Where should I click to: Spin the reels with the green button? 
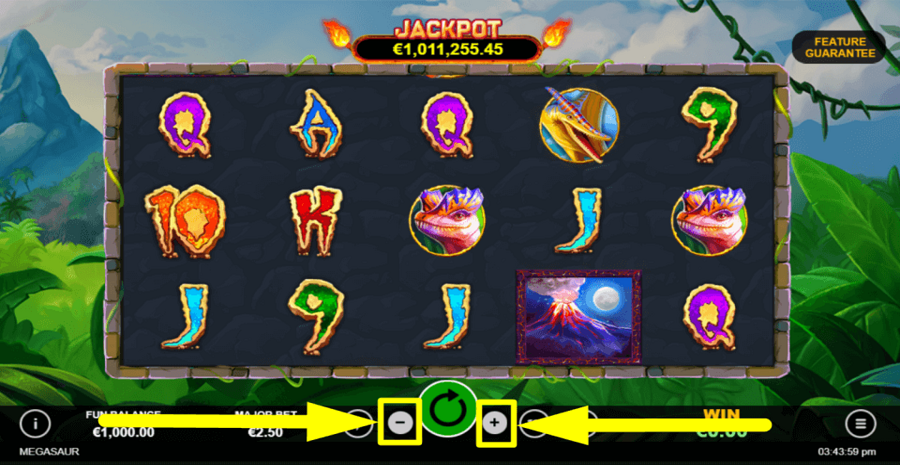coord(448,410)
